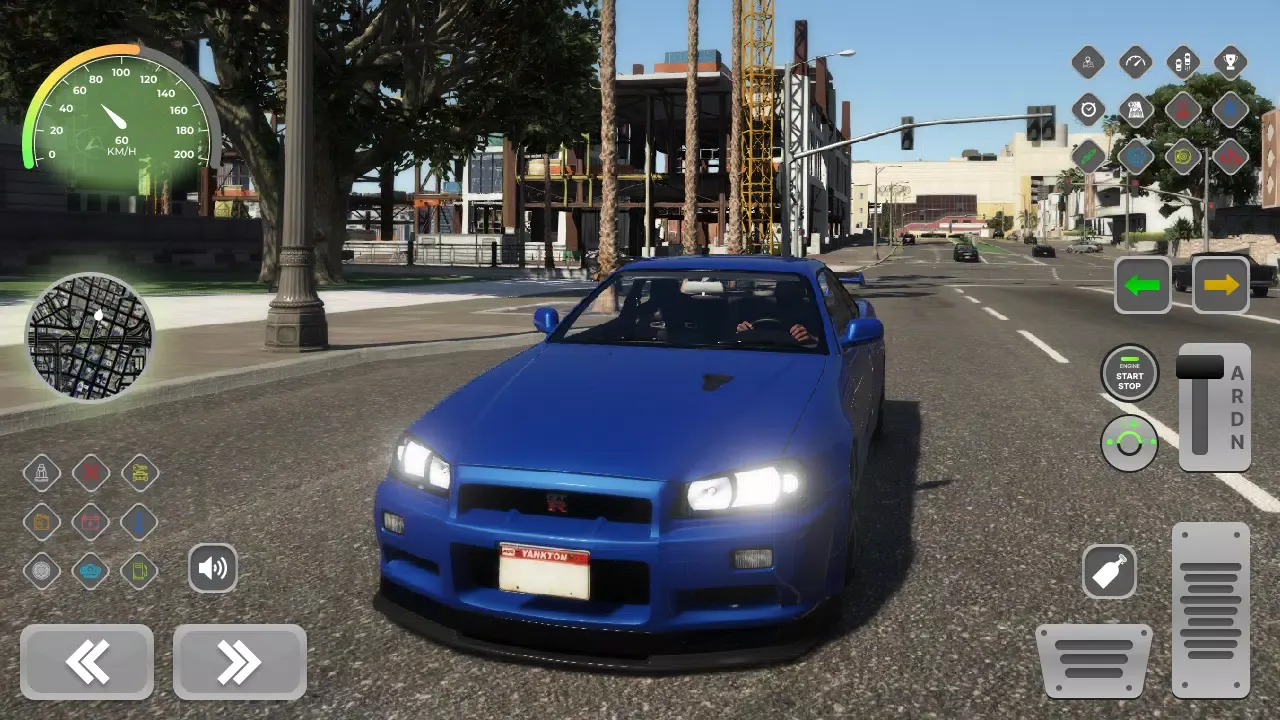
Task: Open the speedometer settings icon
Action: [x=1135, y=62]
